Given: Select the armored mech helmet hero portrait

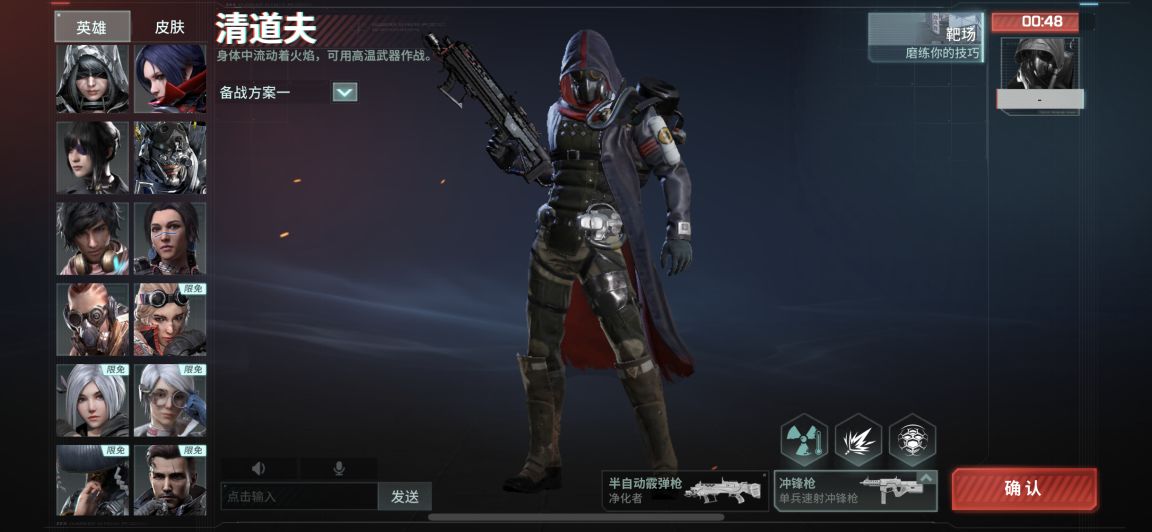Looking at the screenshot, I should coord(170,158).
